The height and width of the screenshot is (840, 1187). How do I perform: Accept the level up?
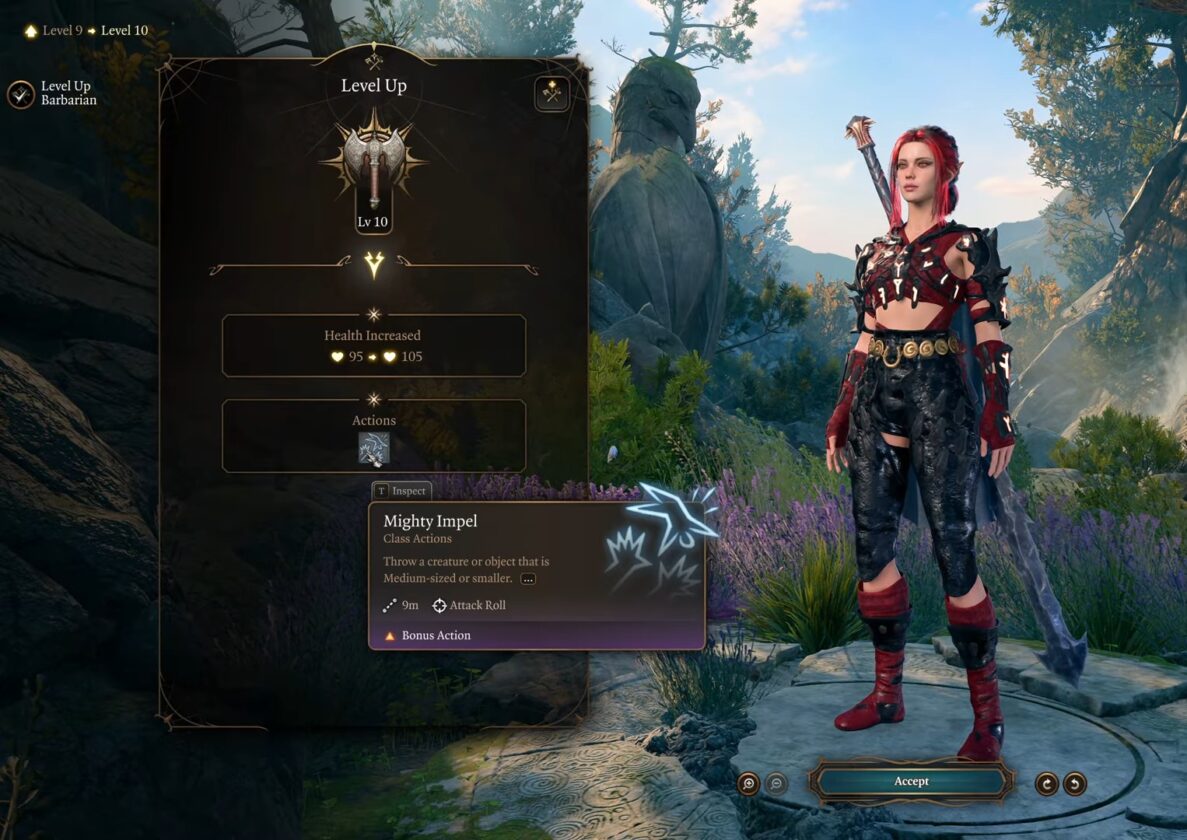[x=911, y=781]
